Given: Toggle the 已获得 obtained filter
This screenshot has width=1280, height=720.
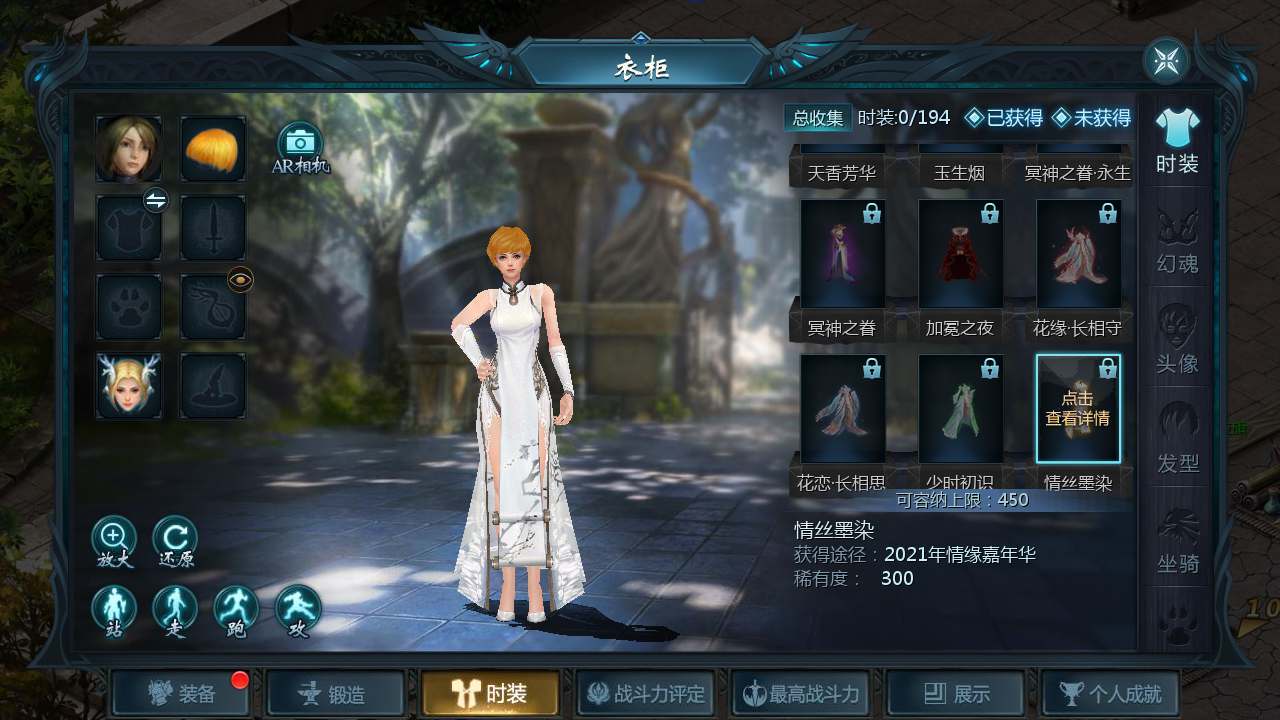Looking at the screenshot, I should [1003, 118].
